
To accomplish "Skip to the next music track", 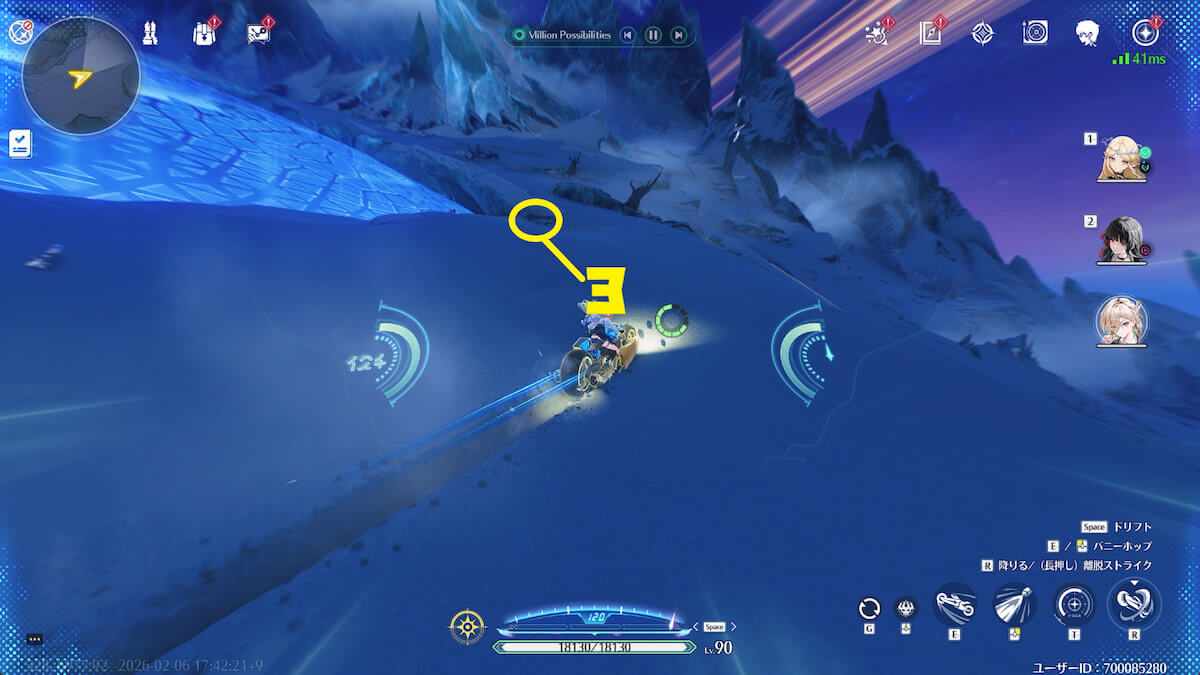I will (x=679, y=36).
